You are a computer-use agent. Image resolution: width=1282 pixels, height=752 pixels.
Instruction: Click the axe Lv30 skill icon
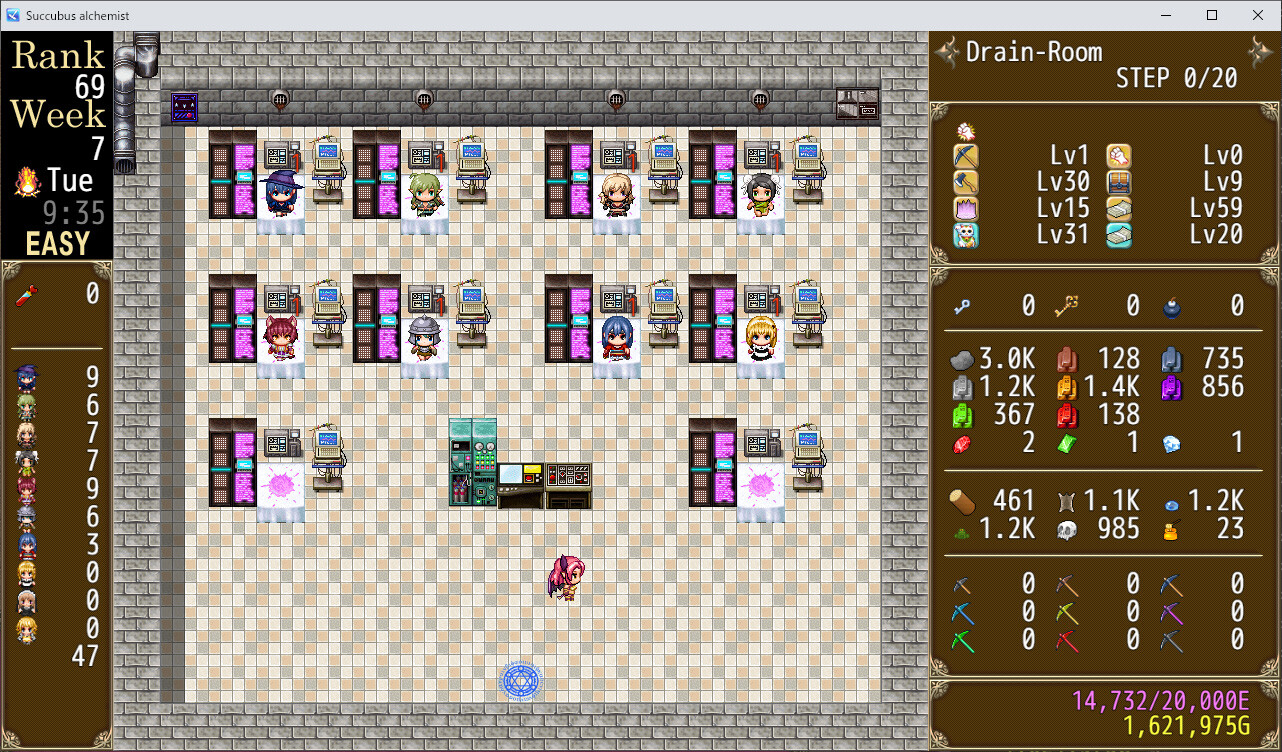click(x=965, y=181)
